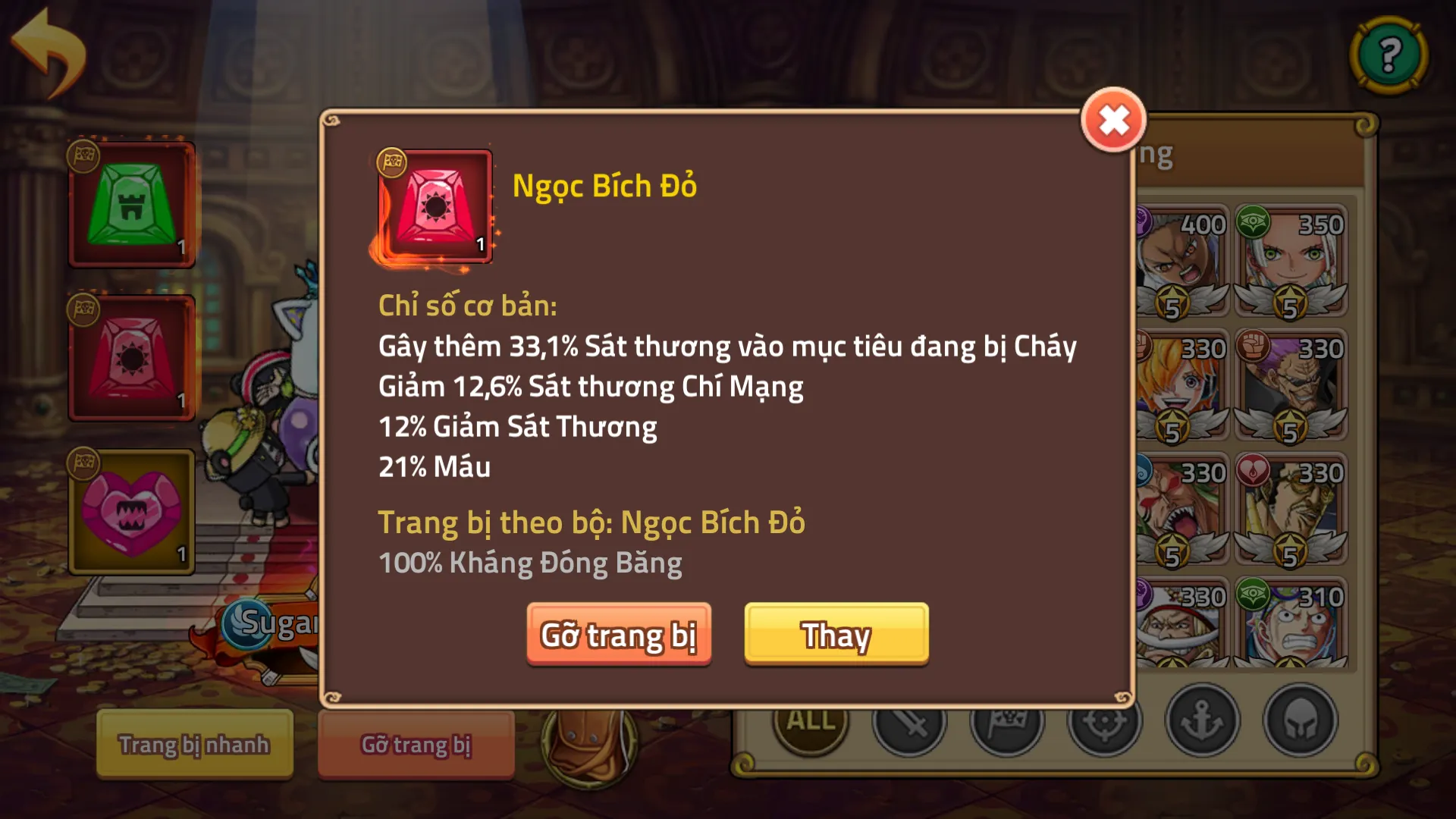Select the pink heart monster gem slot

(132, 512)
